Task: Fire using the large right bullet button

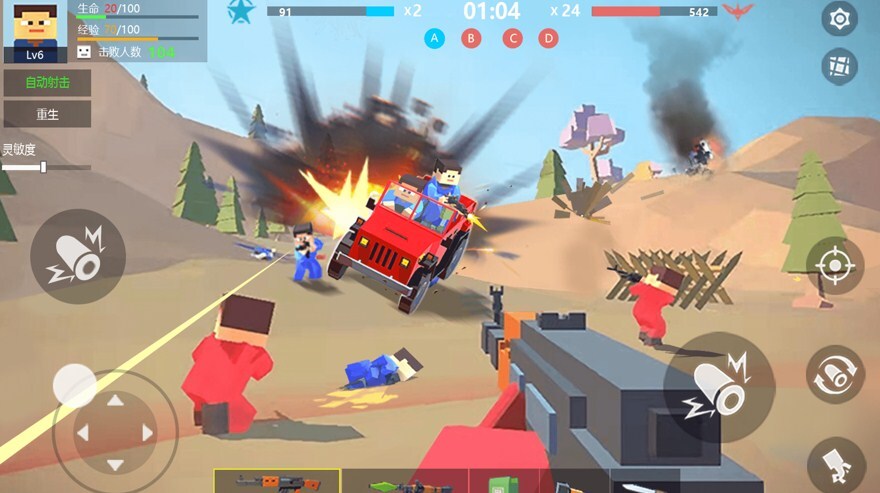Action: (718, 387)
